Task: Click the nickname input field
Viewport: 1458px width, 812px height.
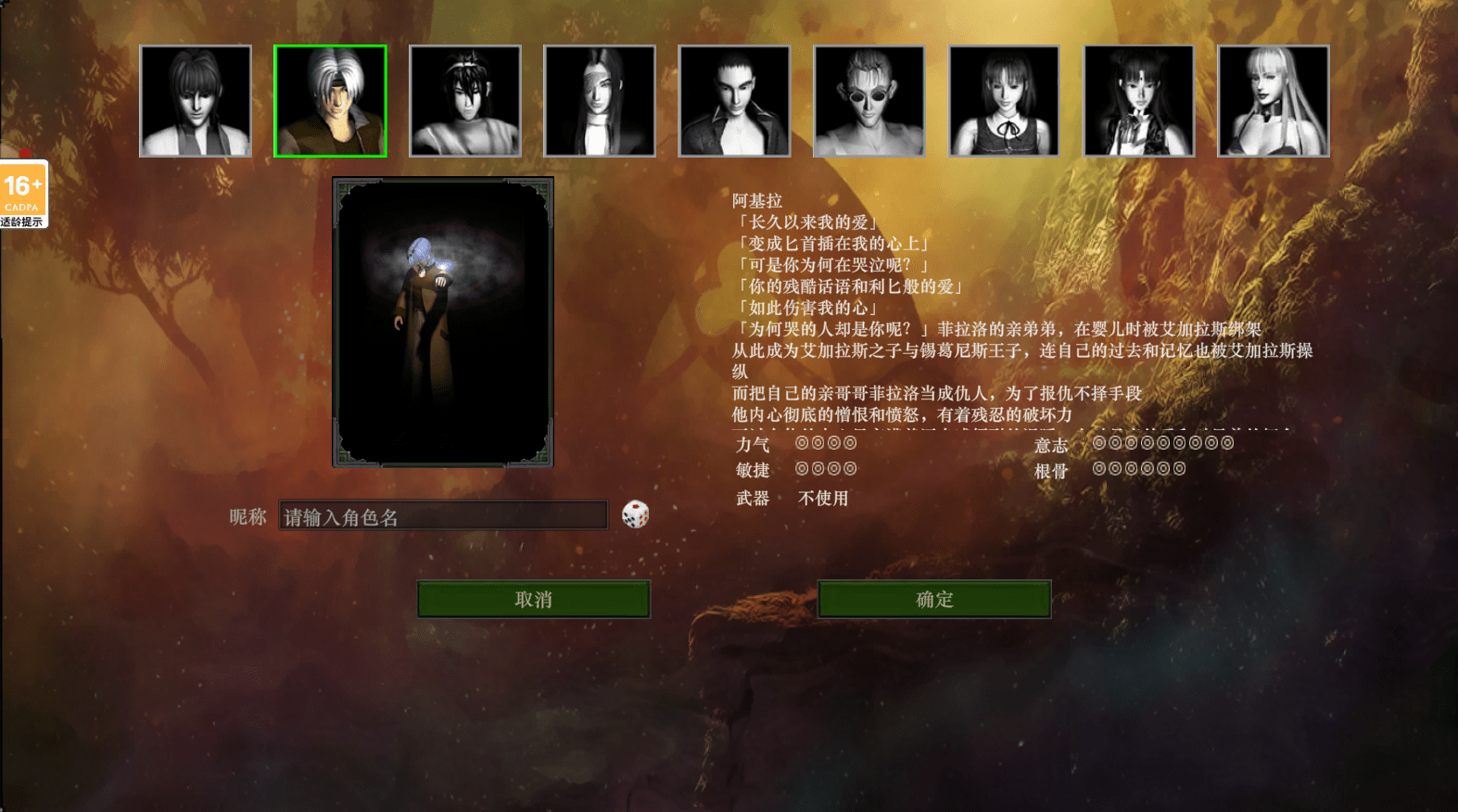Action: pos(443,516)
